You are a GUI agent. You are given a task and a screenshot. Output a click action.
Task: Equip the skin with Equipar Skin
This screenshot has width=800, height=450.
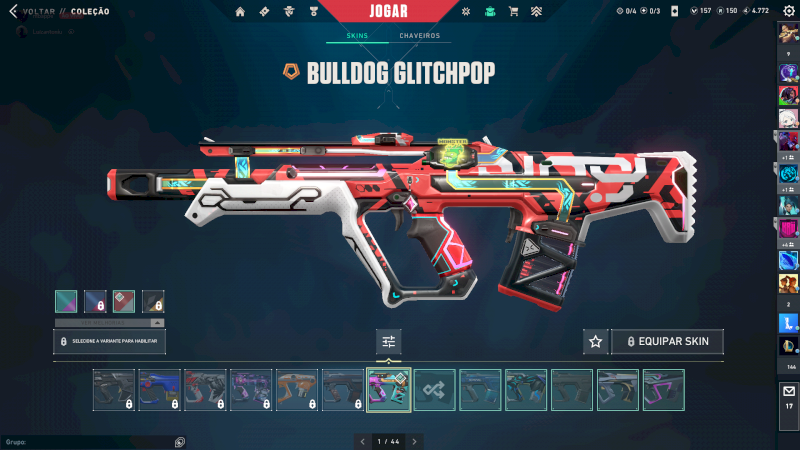click(x=667, y=342)
